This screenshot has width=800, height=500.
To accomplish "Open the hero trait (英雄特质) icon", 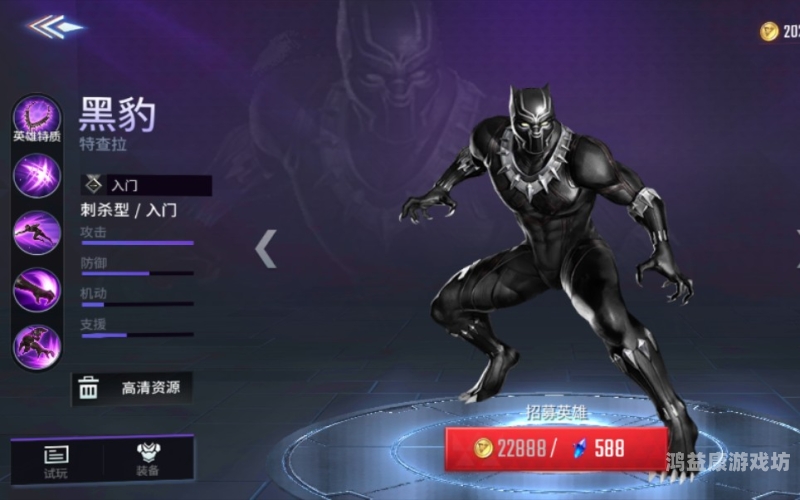I will click(x=37, y=120).
